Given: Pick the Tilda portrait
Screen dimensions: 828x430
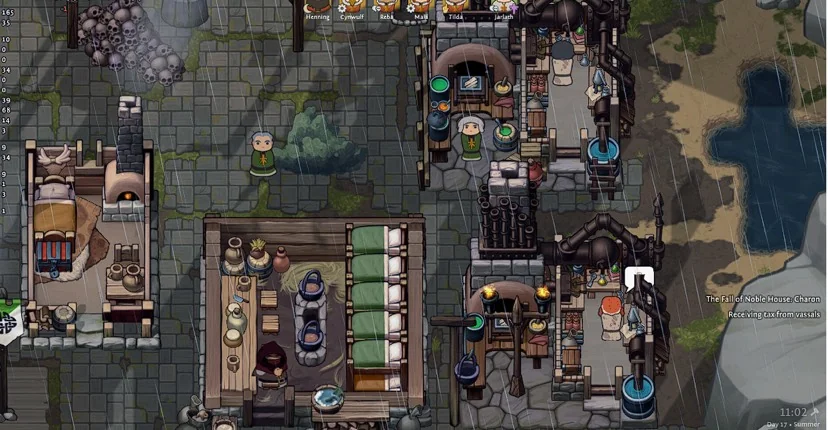Looking at the screenshot, I should click(x=455, y=7).
